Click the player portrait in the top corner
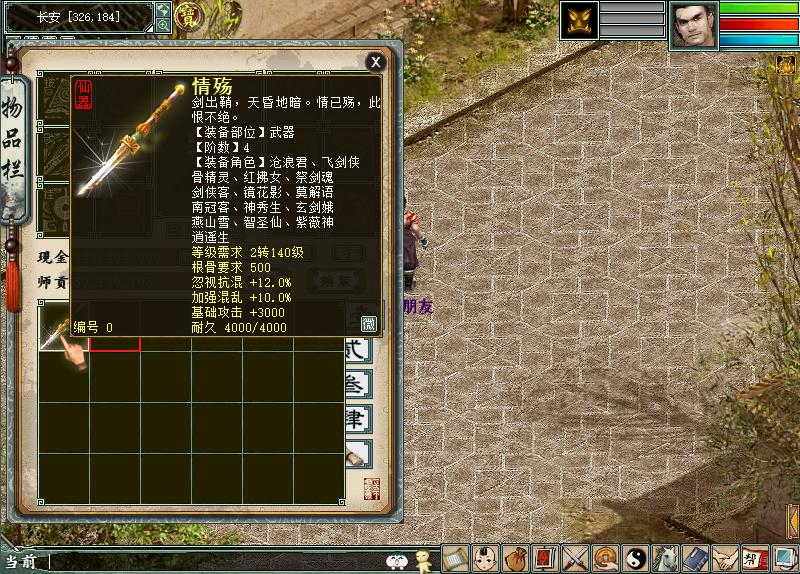 click(x=693, y=24)
